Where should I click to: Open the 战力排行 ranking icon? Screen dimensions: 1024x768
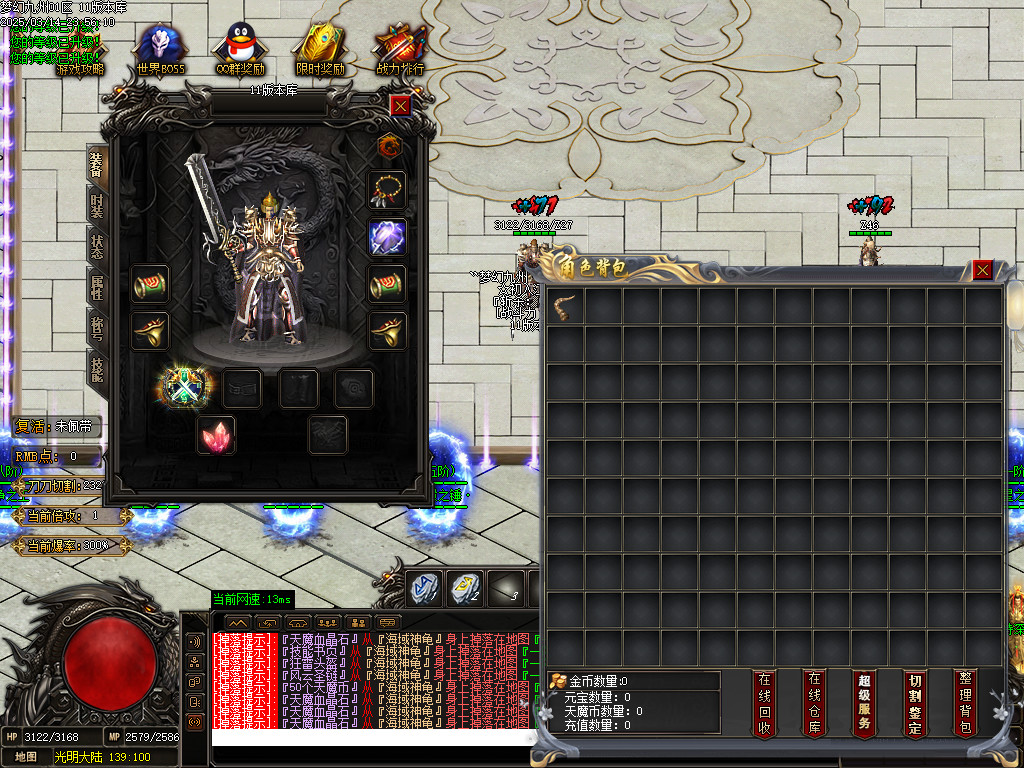pyautogui.click(x=400, y=50)
